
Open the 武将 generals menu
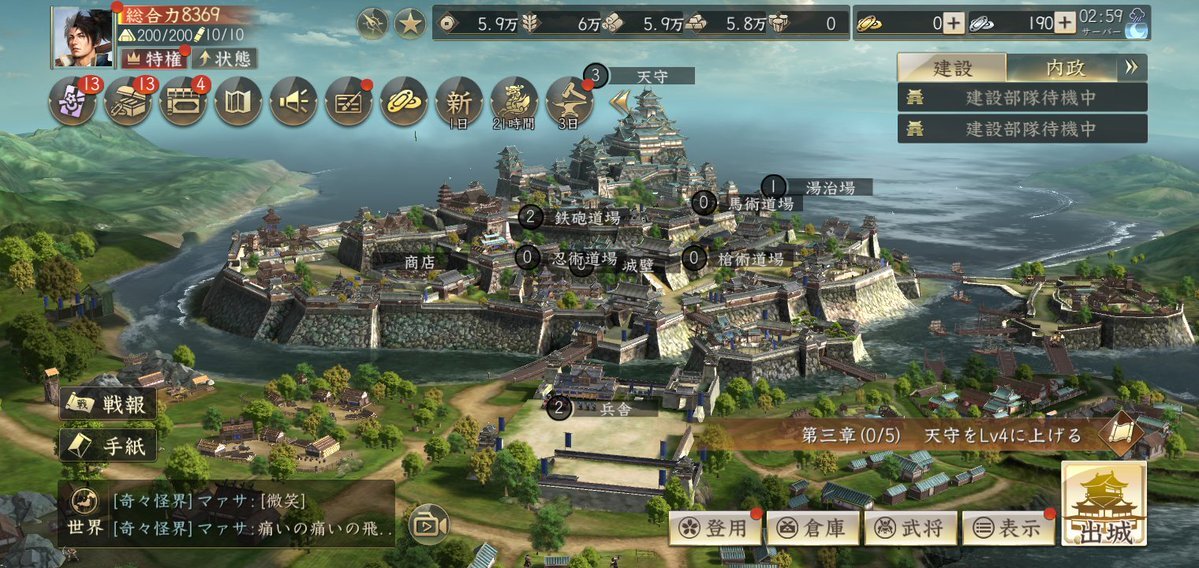tap(910, 528)
